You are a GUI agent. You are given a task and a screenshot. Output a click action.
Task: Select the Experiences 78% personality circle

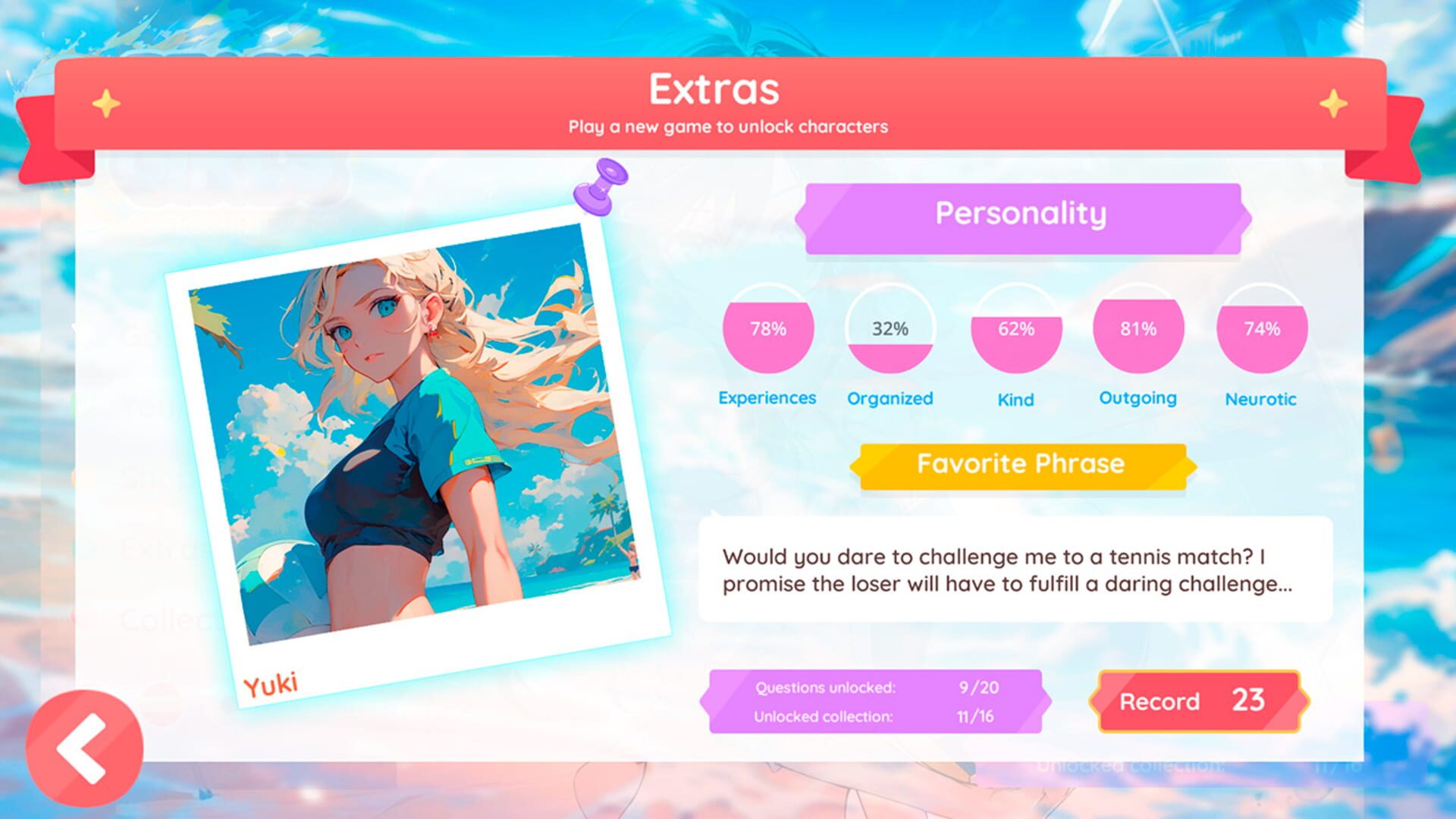click(x=767, y=329)
